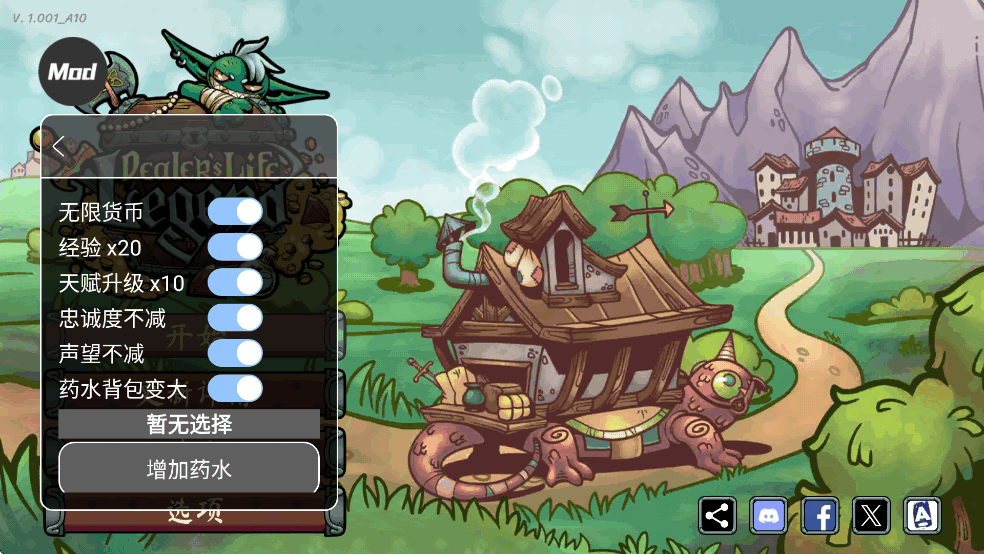Screen dimensions: 984x554
Task: Open the Discord link icon
Action: point(768,516)
